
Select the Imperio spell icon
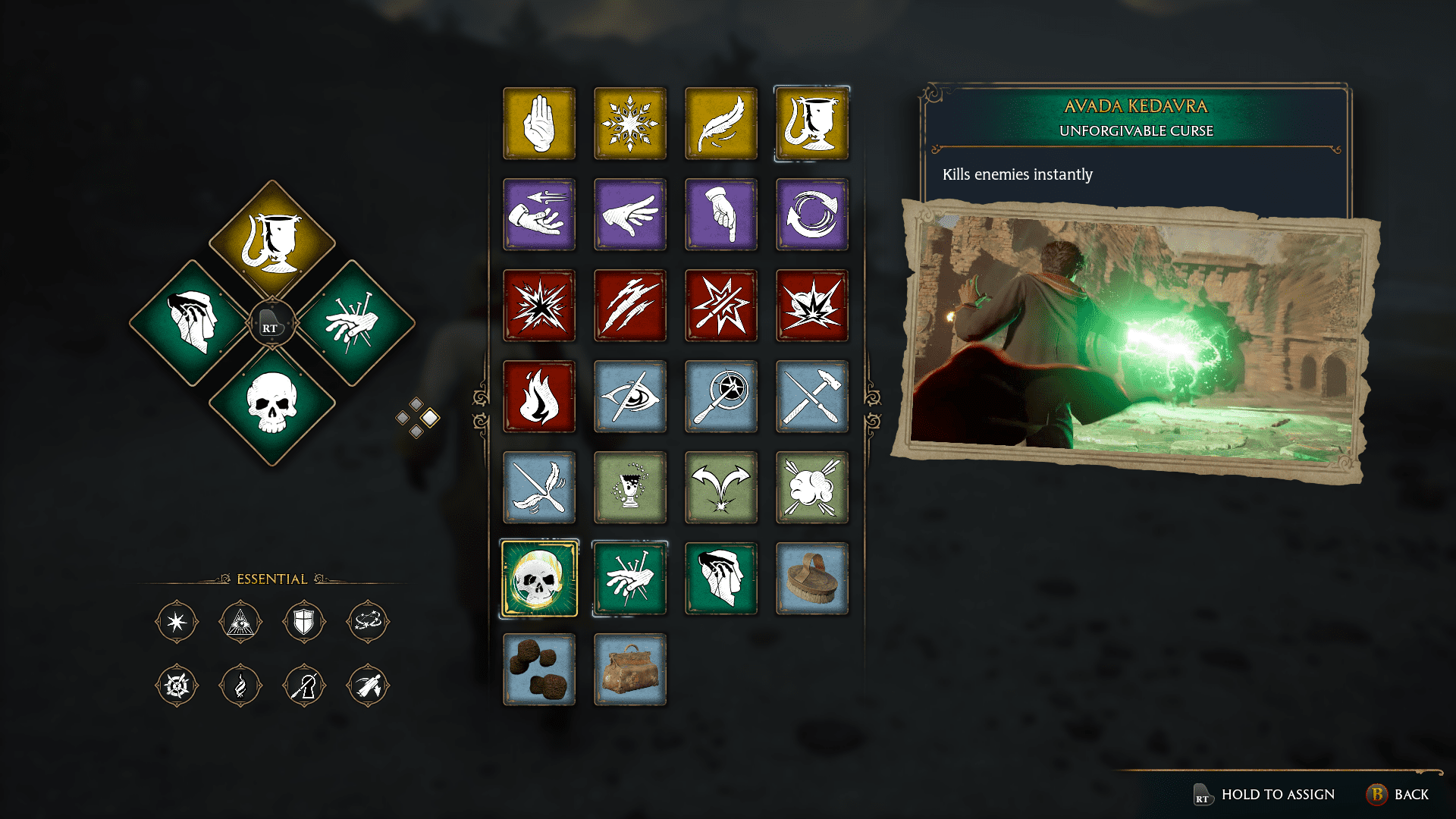[721, 579]
